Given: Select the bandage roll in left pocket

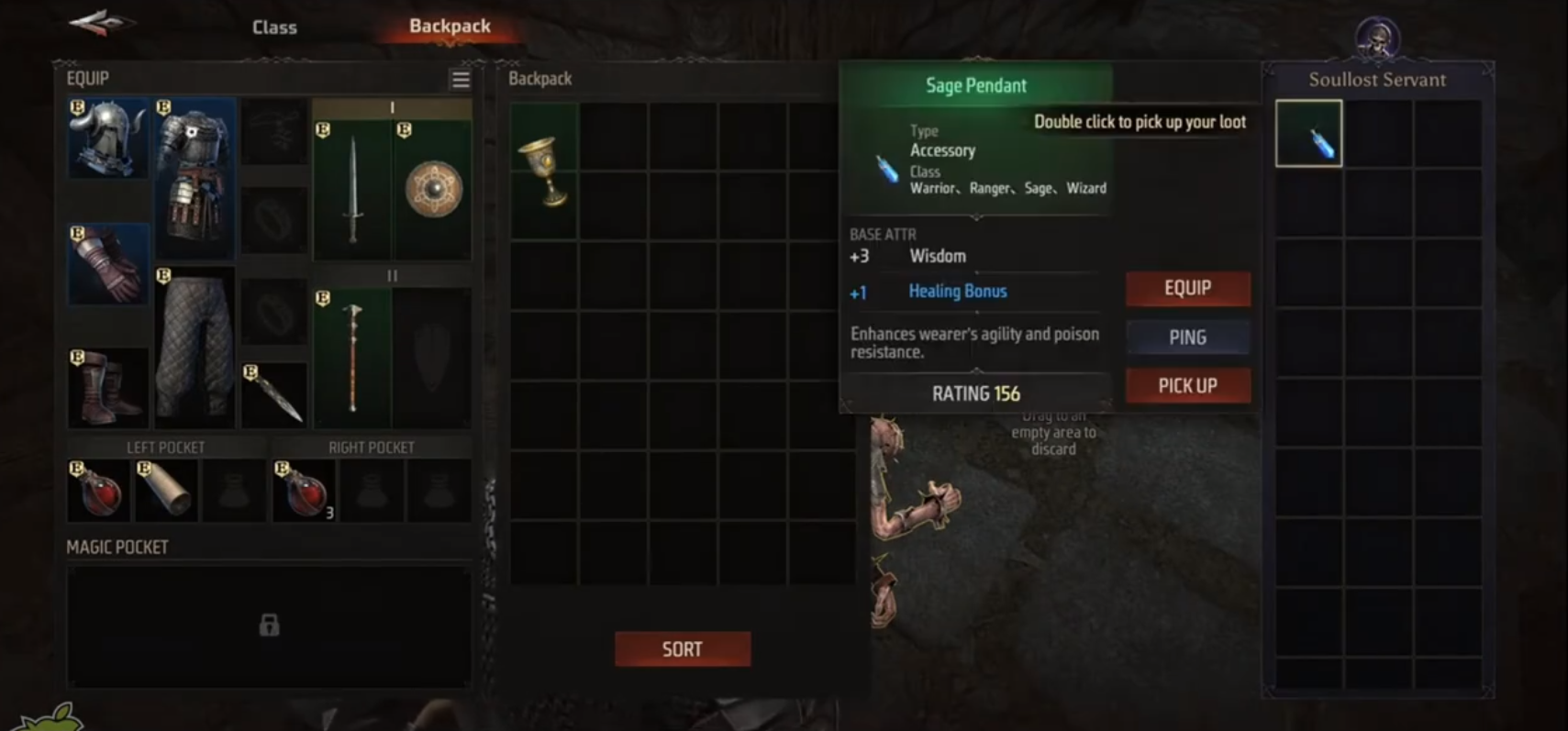Looking at the screenshot, I should [x=166, y=491].
